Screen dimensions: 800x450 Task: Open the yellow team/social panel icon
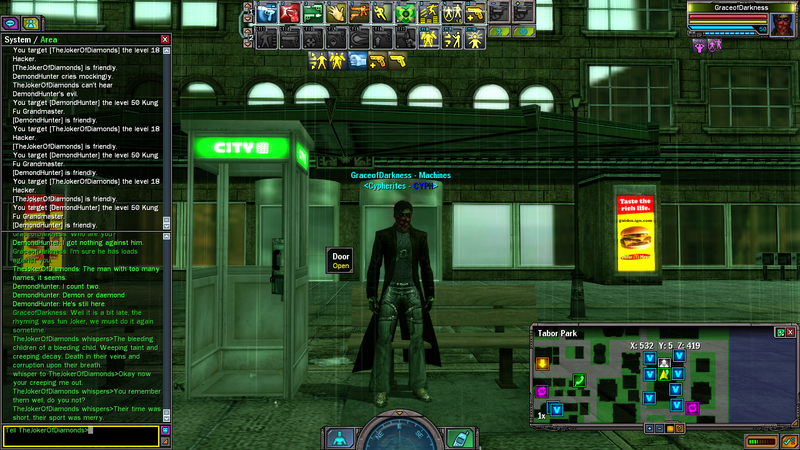[x=30, y=22]
